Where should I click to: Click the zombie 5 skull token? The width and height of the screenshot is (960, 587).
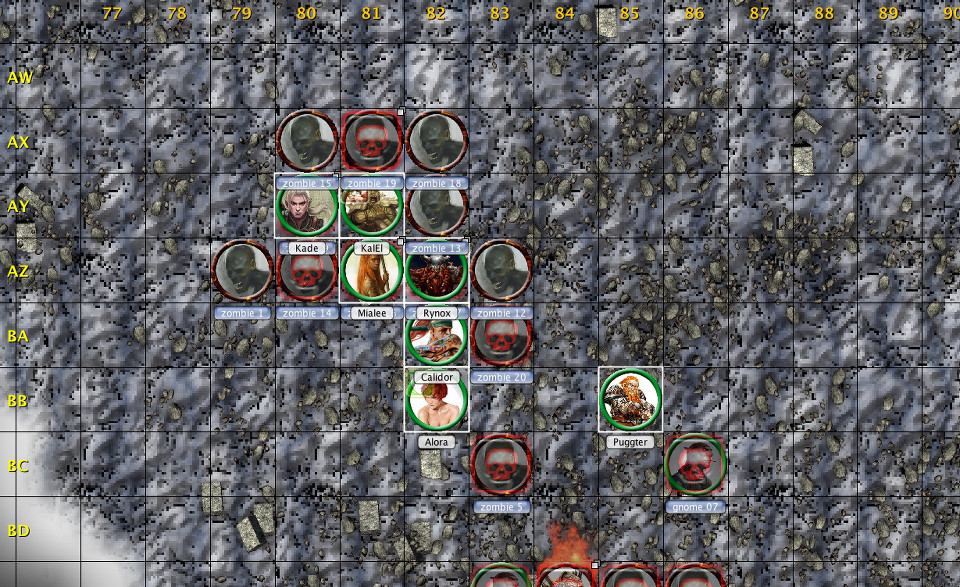[501, 465]
